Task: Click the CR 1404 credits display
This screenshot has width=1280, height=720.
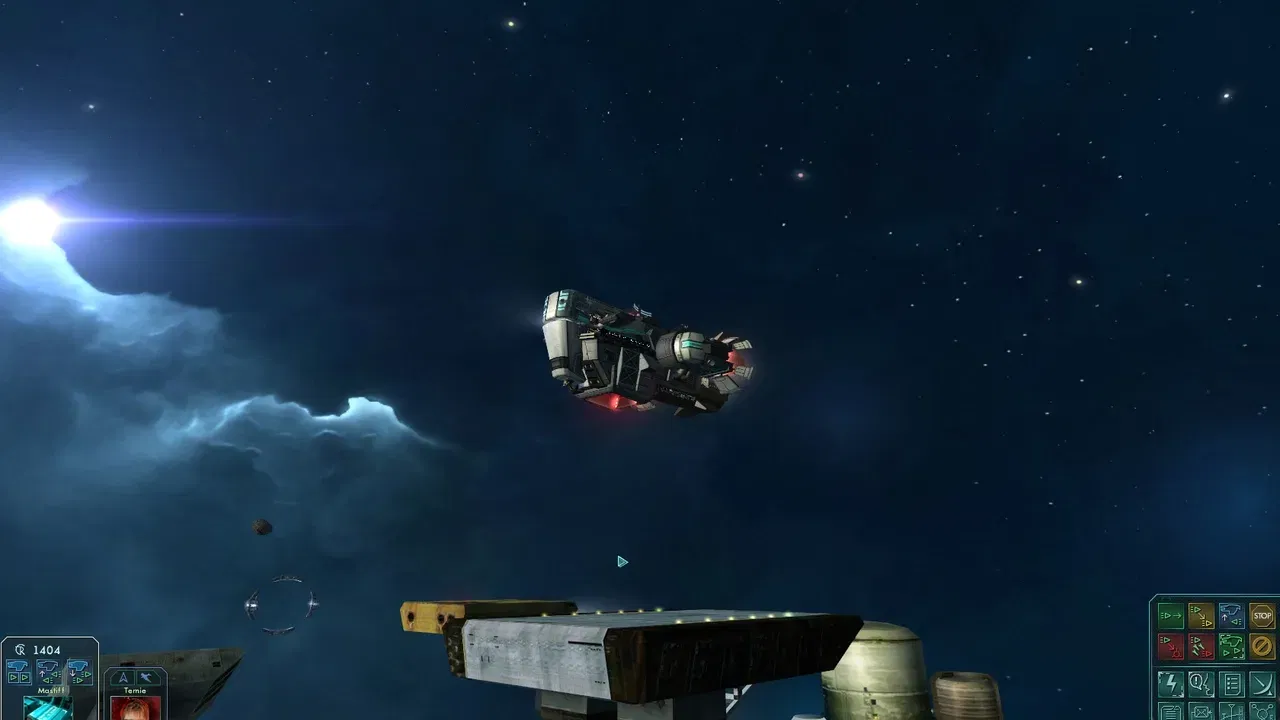Action: point(35,649)
